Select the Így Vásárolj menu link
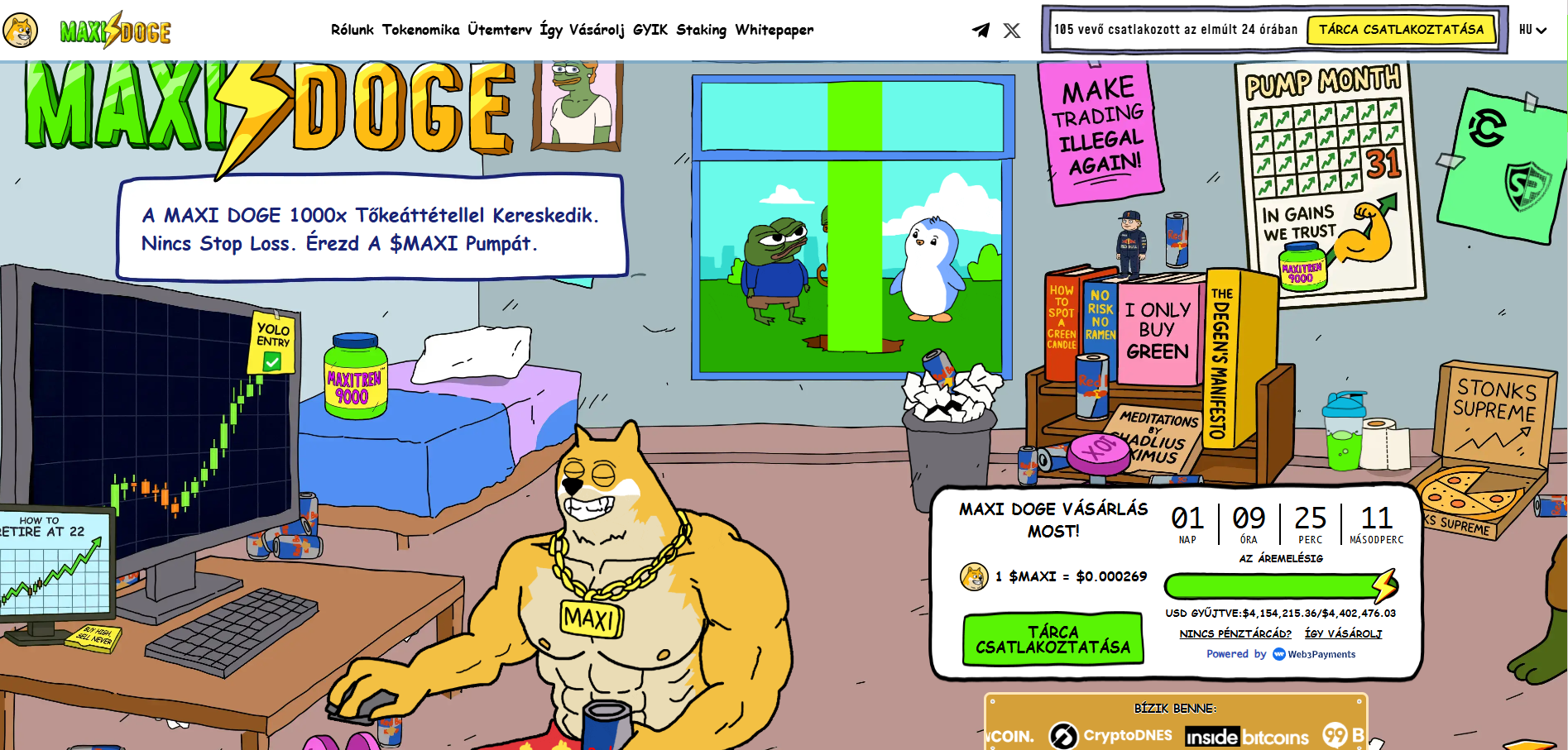The width and height of the screenshot is (1568, 750). click(582, 30)
